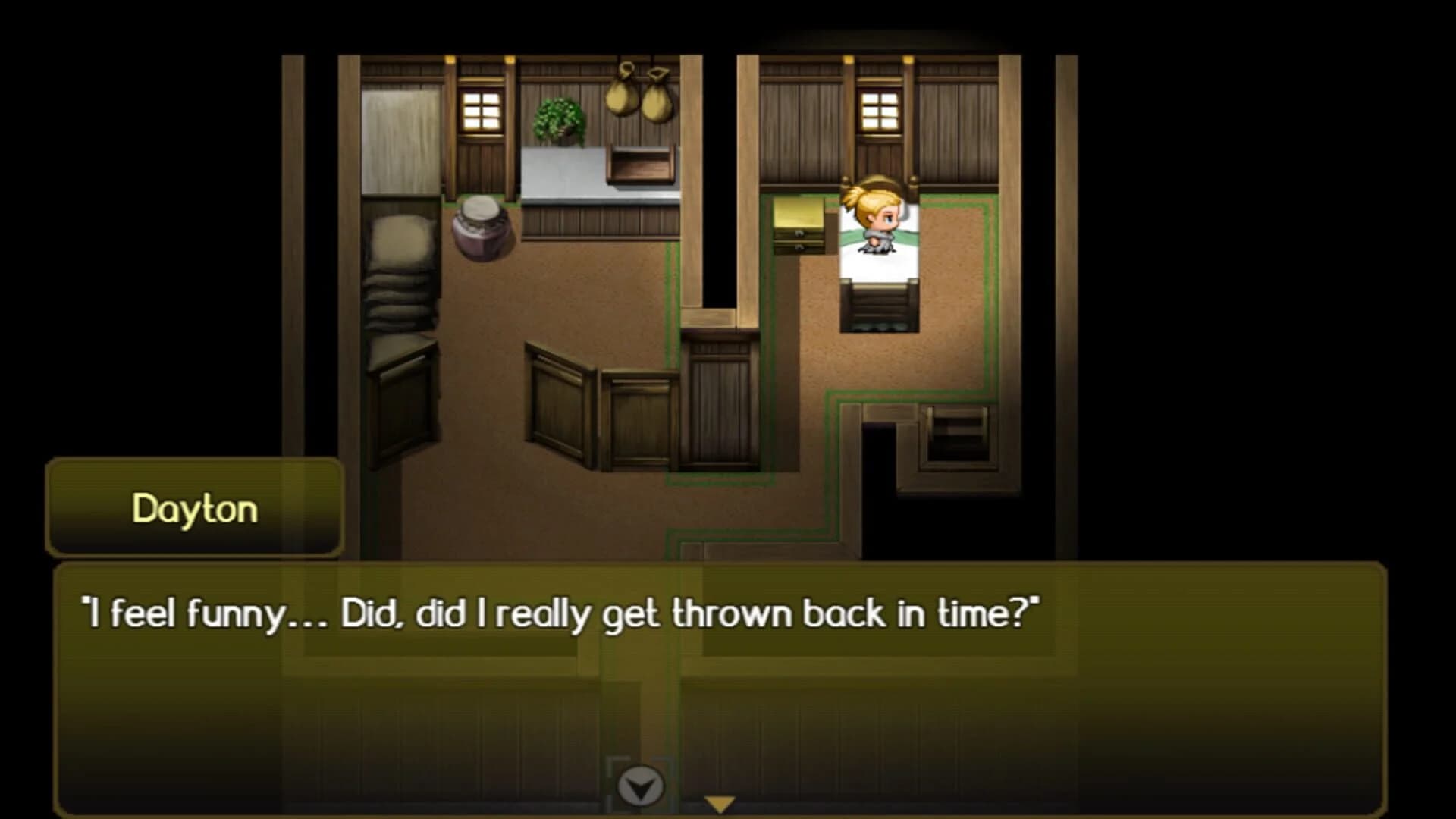Click the hanging sacks on the wall

(x=641, y=95)
